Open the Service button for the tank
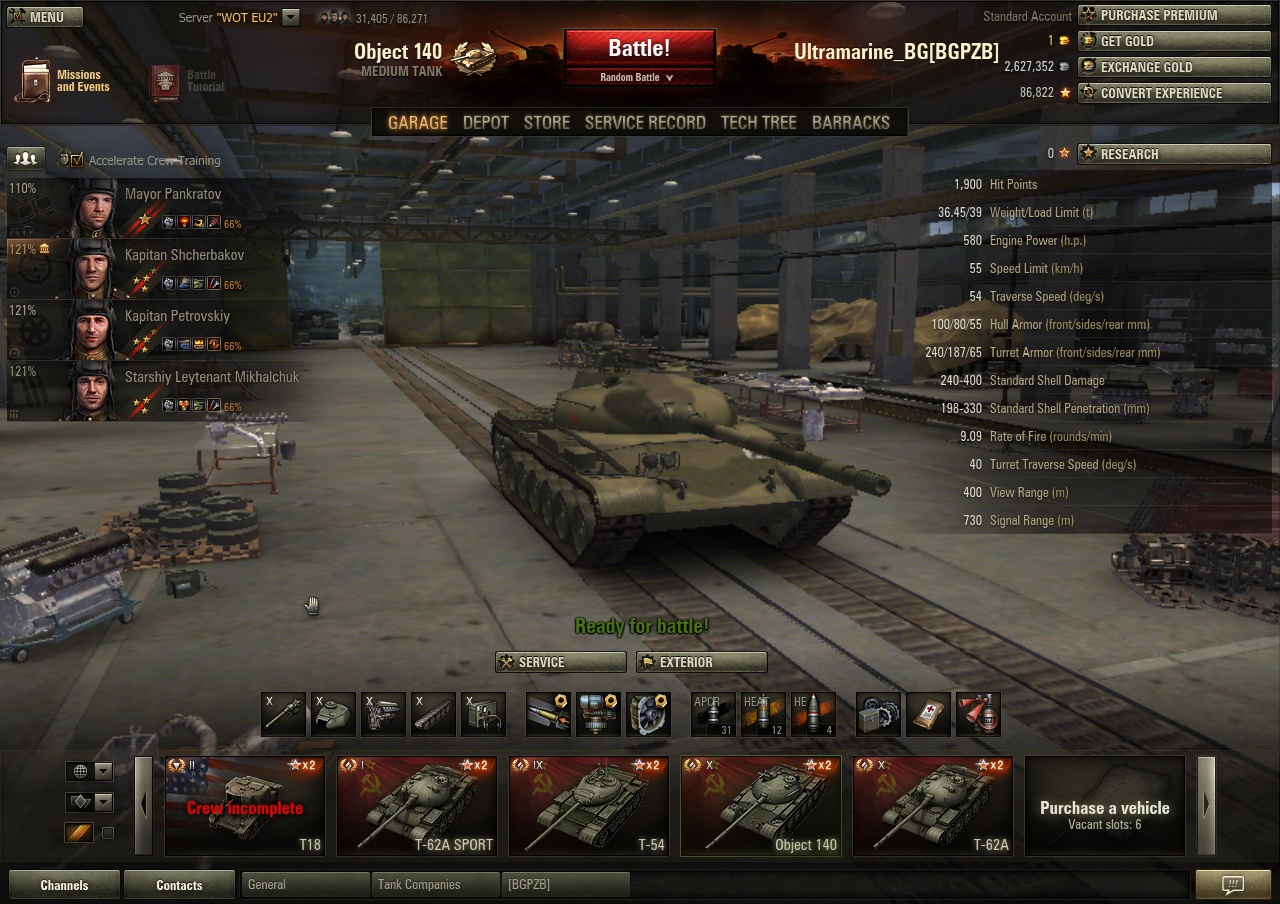Screen dimensions: 1280x904 (x=560, y=662)
